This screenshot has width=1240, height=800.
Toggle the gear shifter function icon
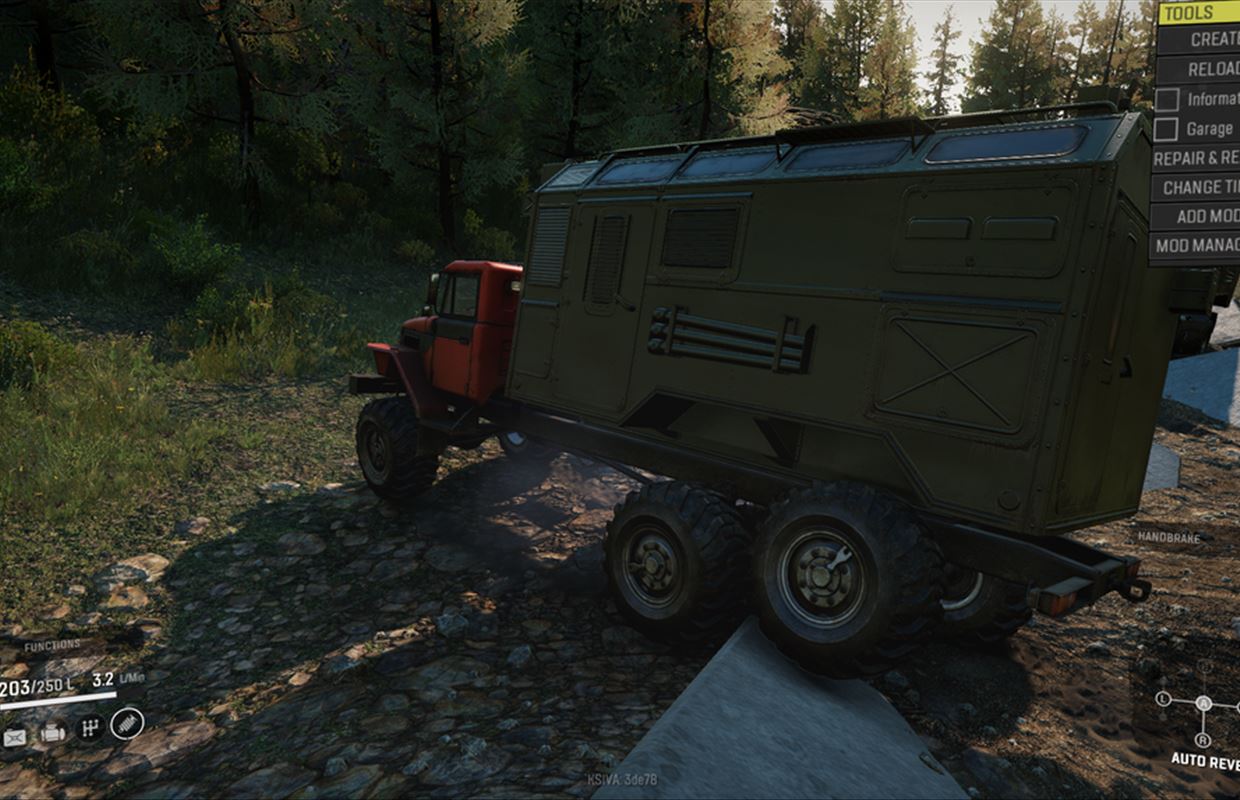[x=90, y=727]
